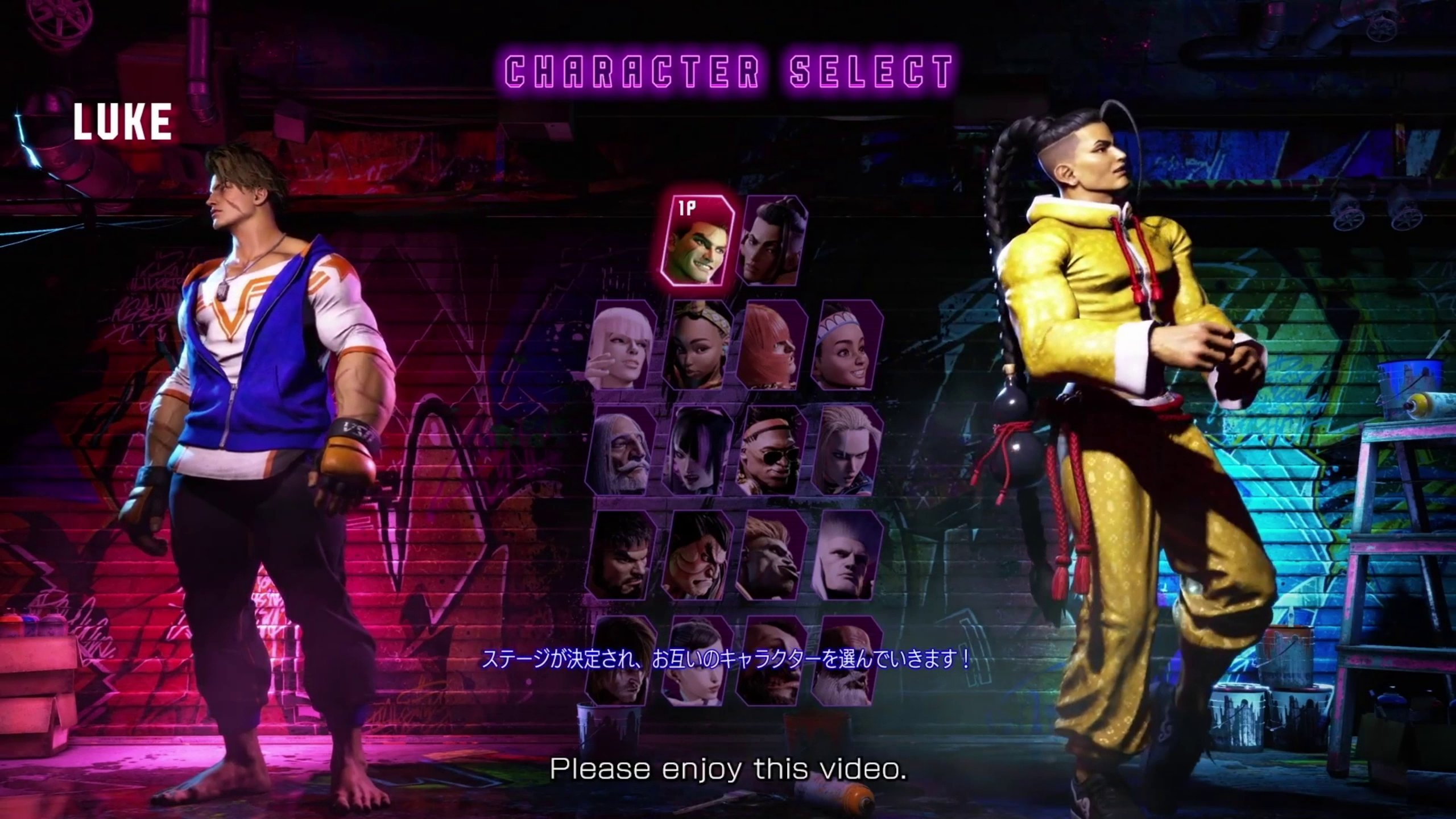Select Guile's flat-top portrait
The image size is (1456, 819).
click(x=847, y=555)
